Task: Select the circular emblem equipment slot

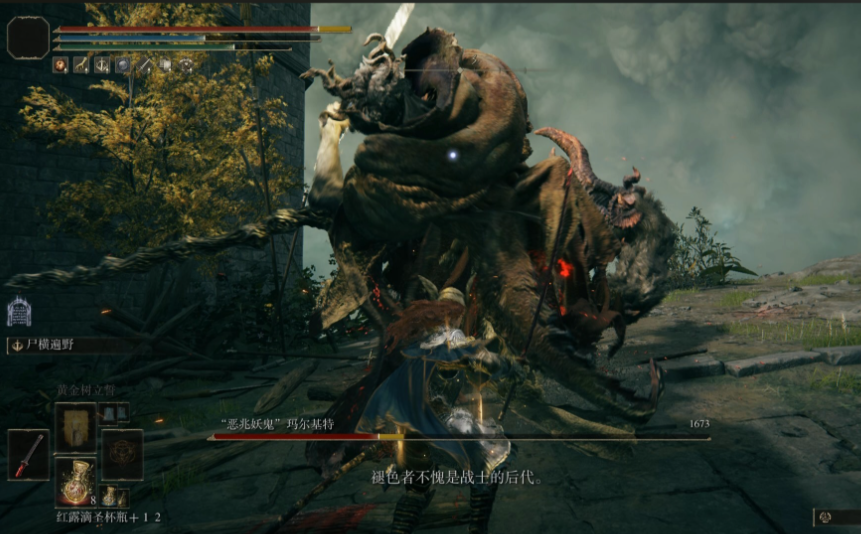Action: click(x=122, y=455)
